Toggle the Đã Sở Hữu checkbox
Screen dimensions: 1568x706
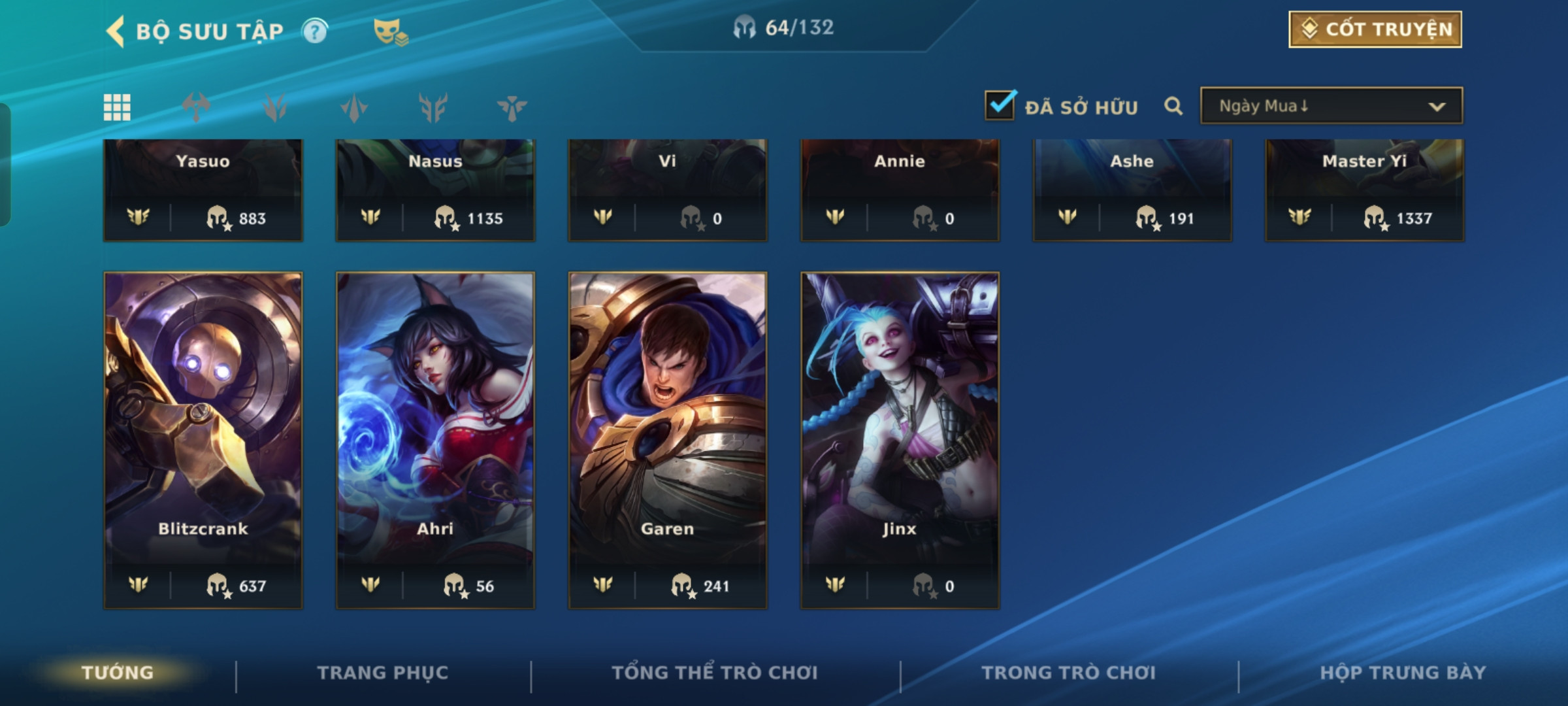pyautogui.click(x=1000, y=105)
